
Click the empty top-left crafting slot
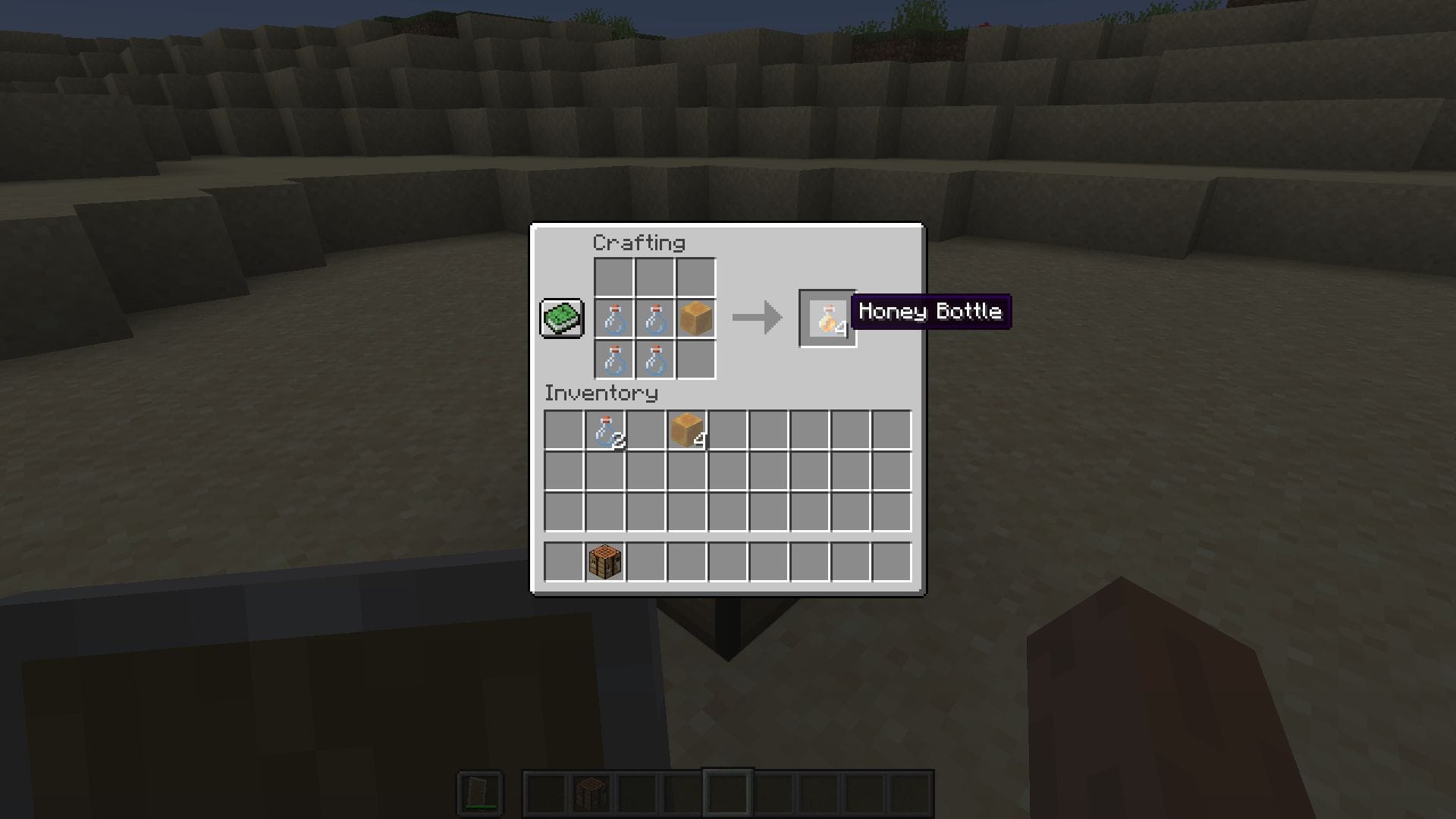click(x=614, y=278)
